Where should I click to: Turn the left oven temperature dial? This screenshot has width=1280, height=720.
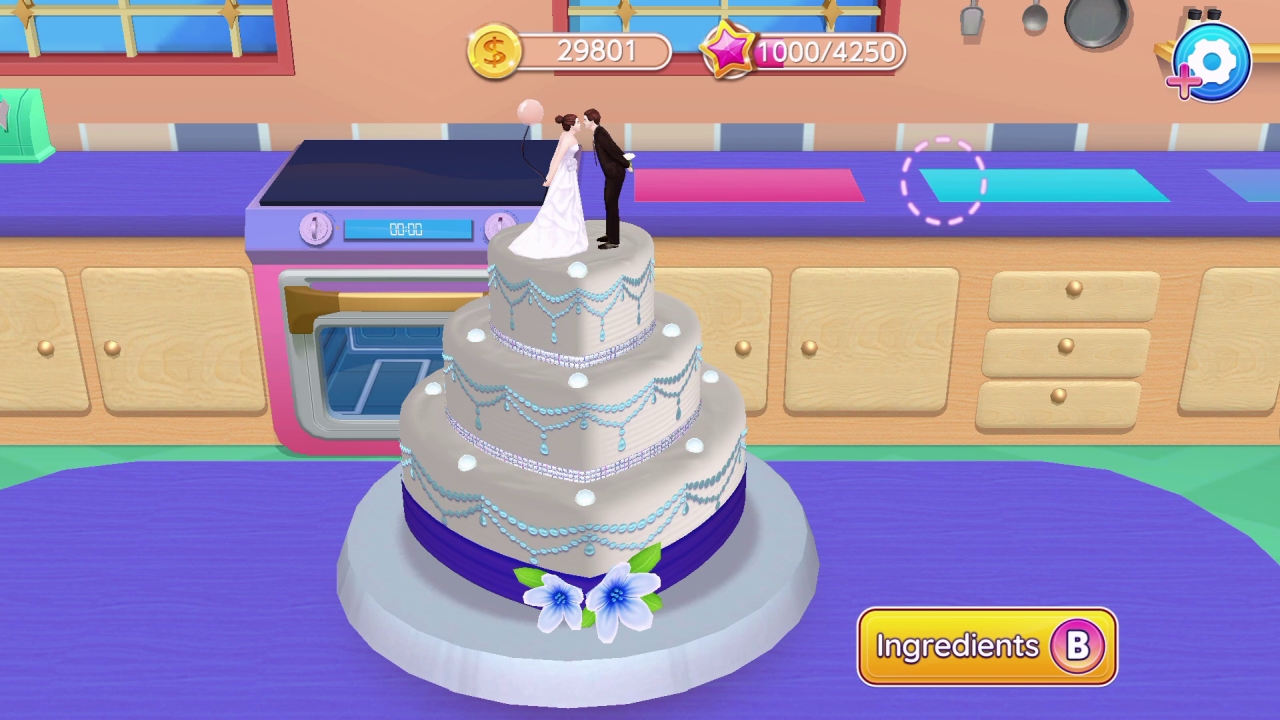pyautogui.click(x=316, y=228)
